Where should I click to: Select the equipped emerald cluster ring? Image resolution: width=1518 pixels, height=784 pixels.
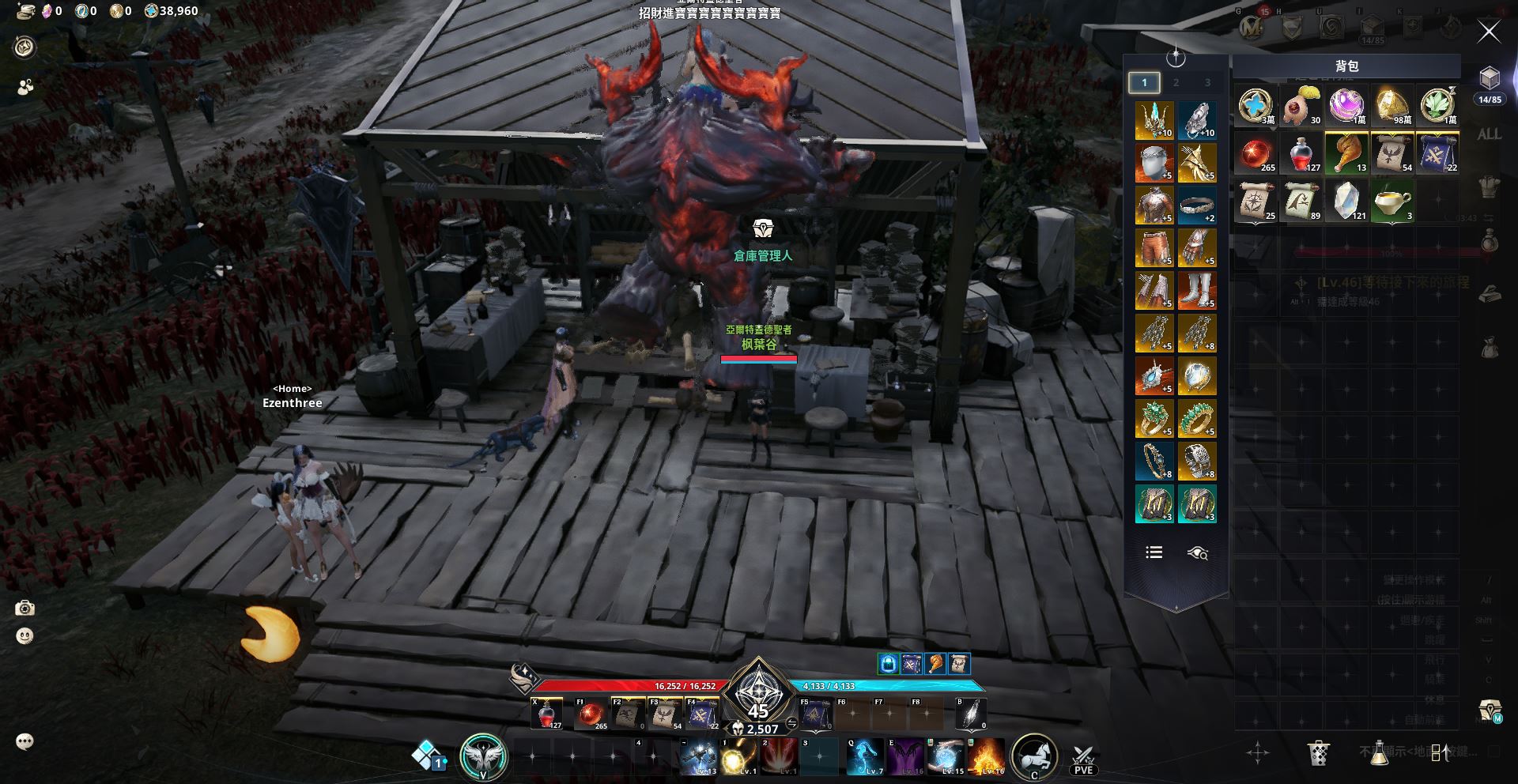coord(1154,419)
